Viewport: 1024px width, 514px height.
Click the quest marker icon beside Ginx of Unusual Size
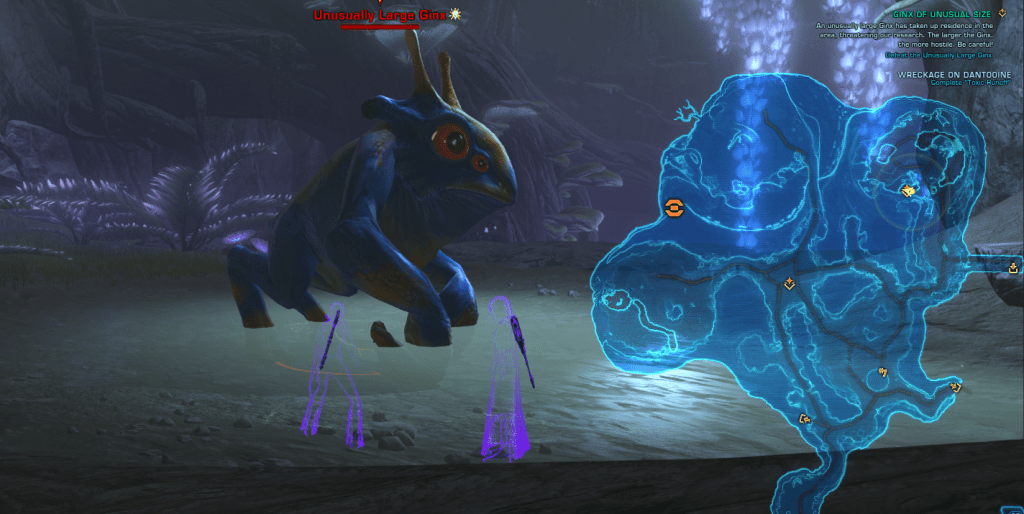[x=1001, y=14]
